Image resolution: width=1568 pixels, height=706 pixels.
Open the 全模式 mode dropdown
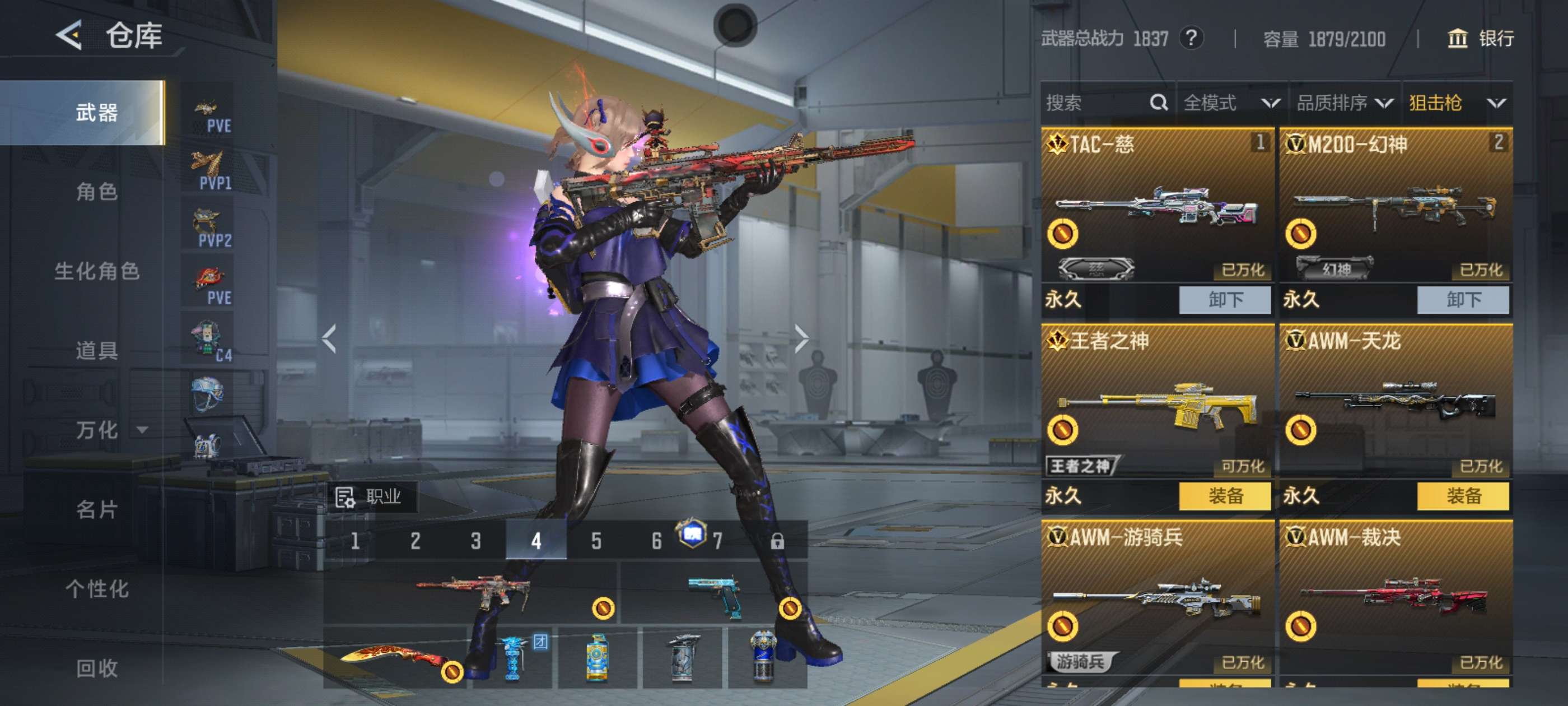click(x=1231, y=103)
